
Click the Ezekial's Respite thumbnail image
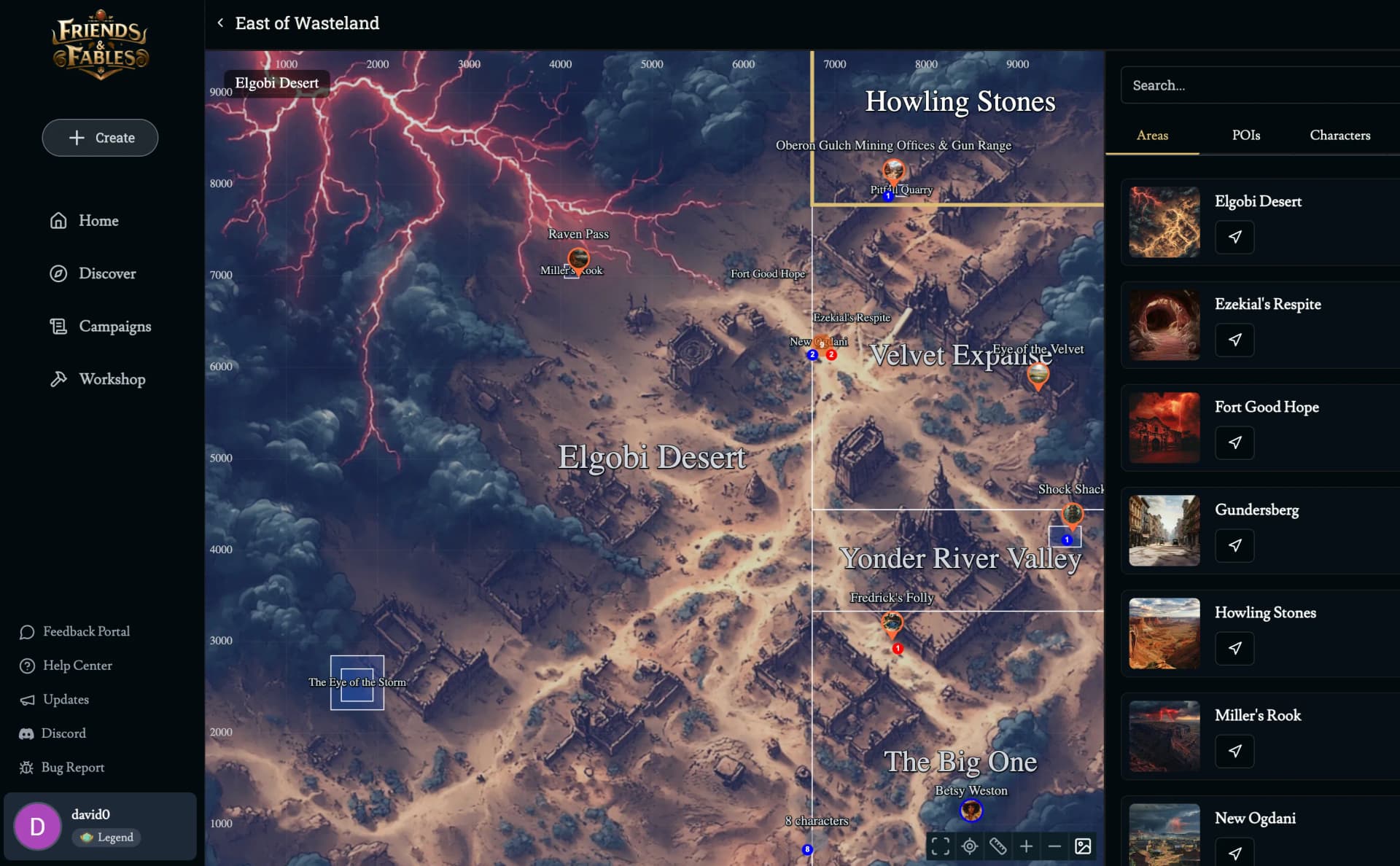(x=1164, y=324)
